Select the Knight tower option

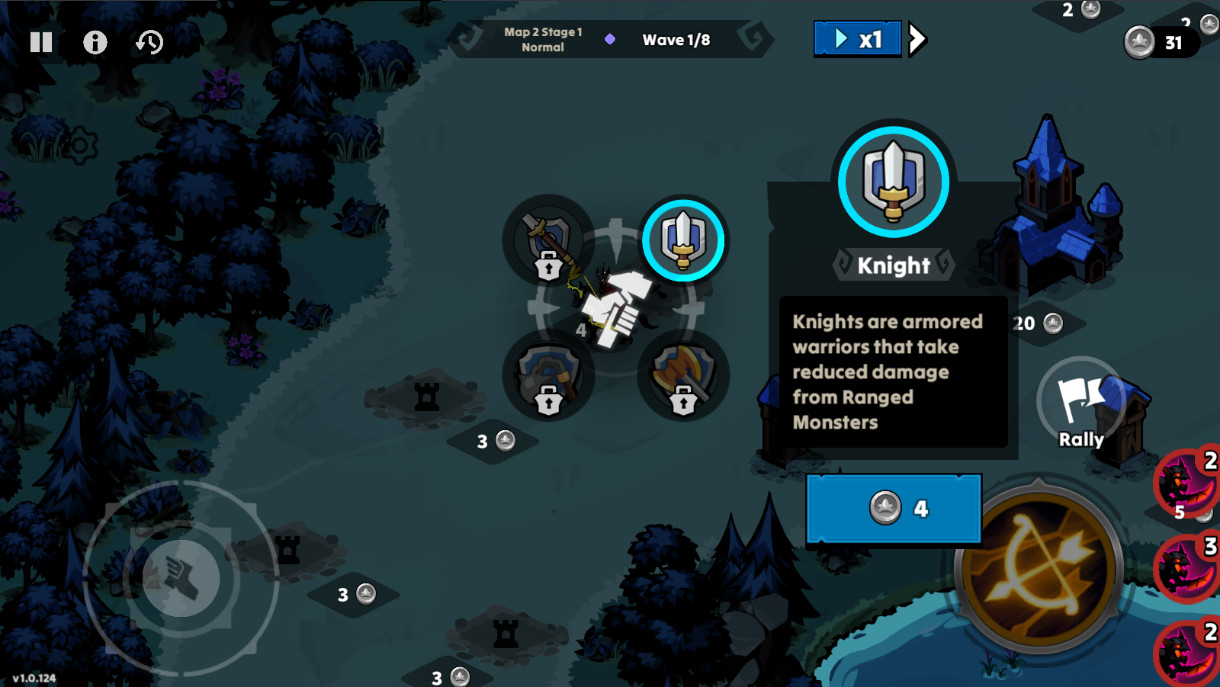684,240
